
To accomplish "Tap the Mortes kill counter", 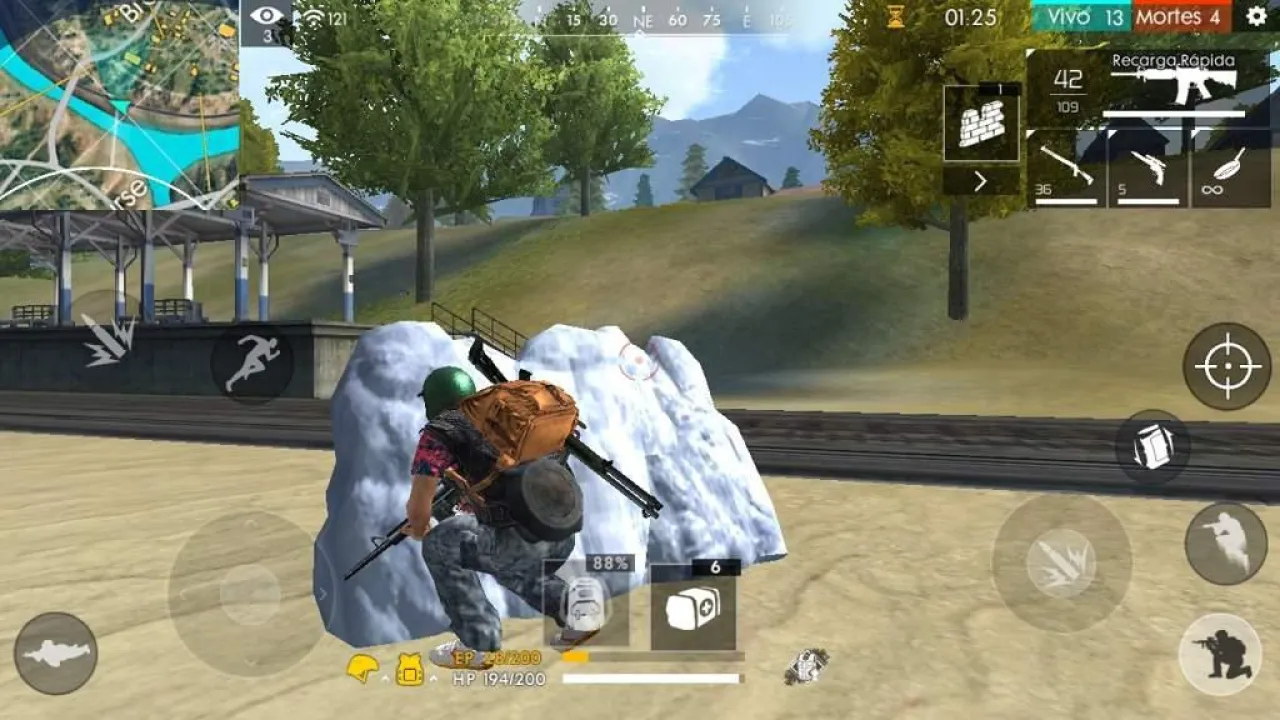I will [x=1181, y=16].
